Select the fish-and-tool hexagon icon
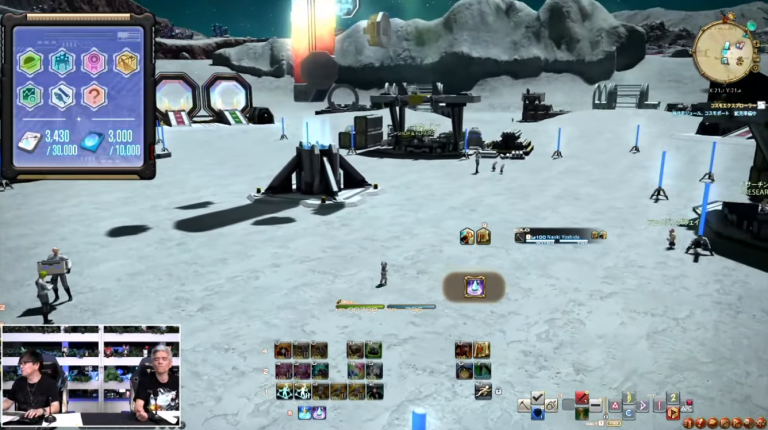768x430 pixels. click(x=63, y=96)
